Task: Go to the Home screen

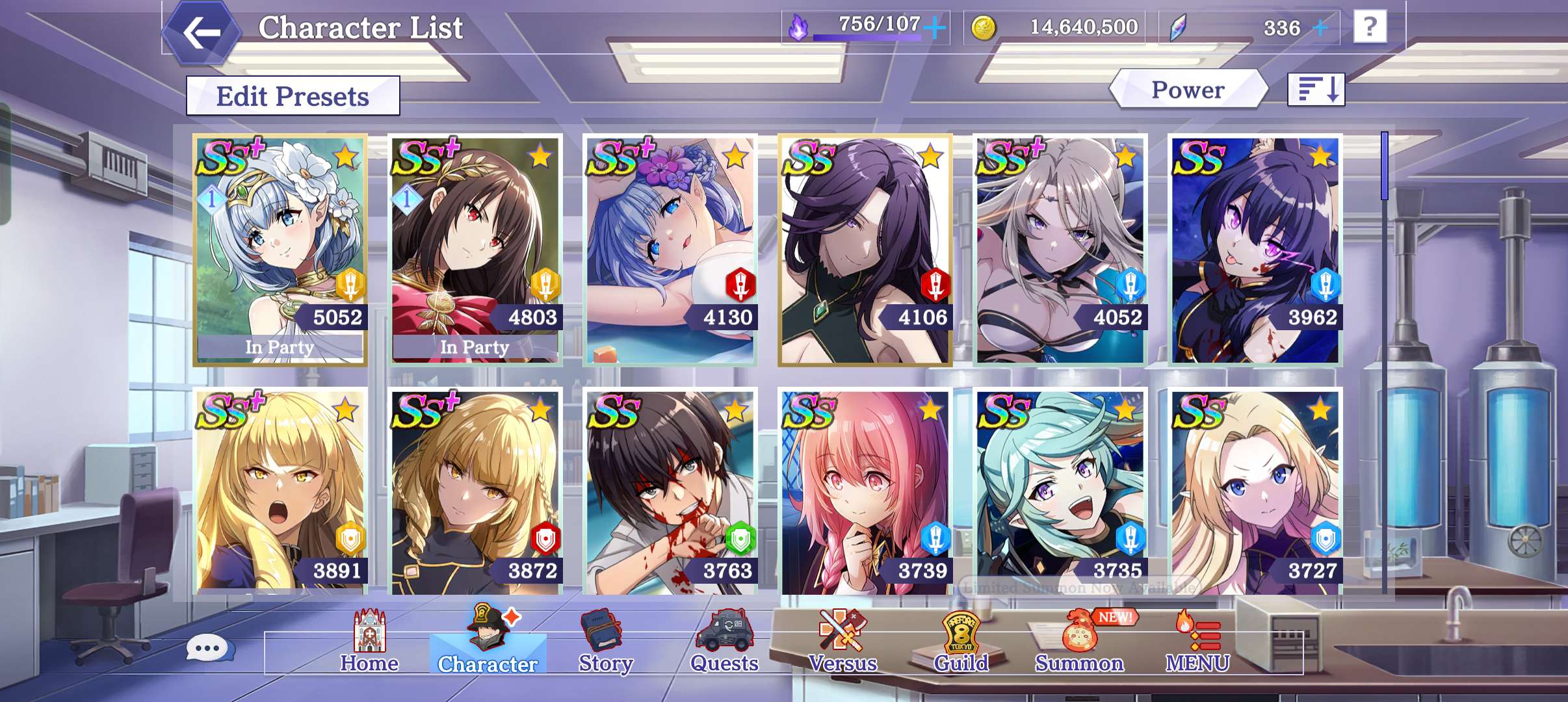Action: click(369, 642)
